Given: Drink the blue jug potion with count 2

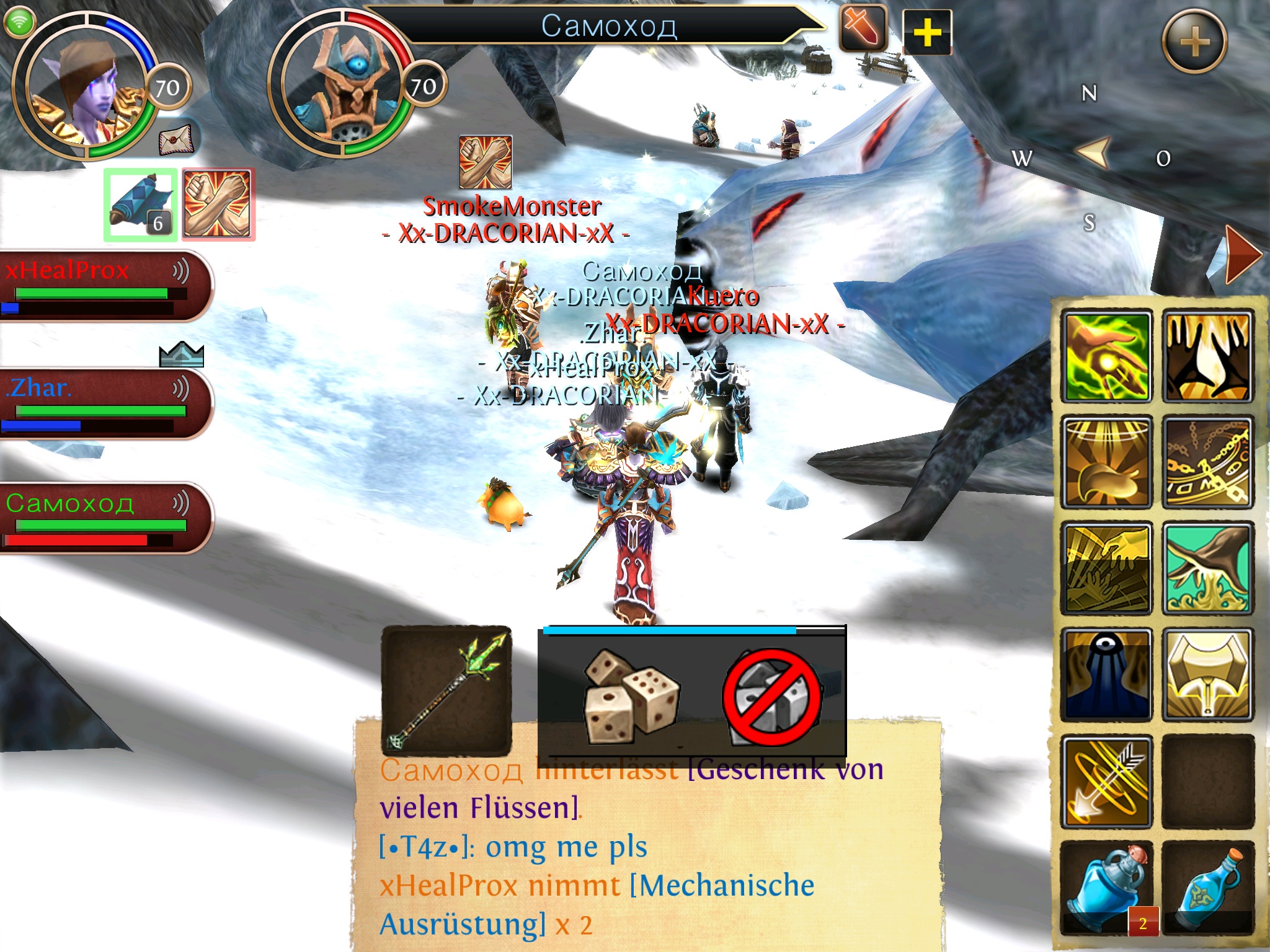Looking at the screenshot, I should (x=1107, y=888).
